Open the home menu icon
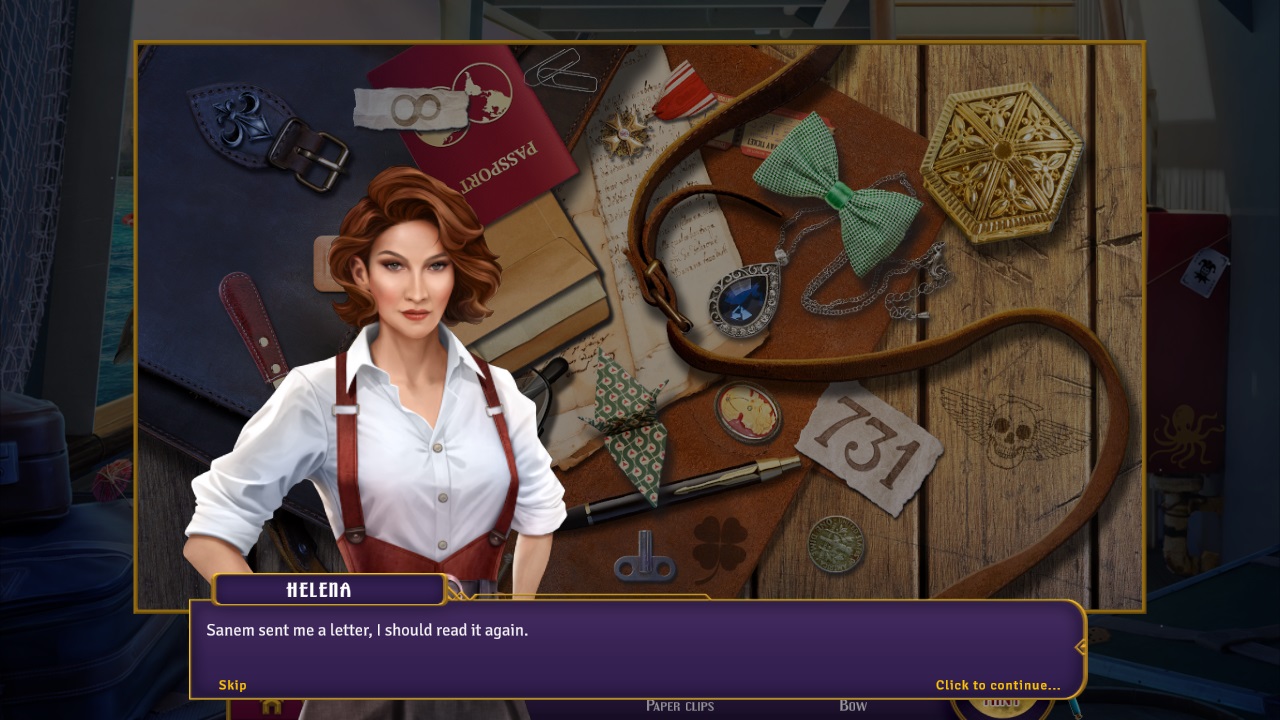 [271, 707]
